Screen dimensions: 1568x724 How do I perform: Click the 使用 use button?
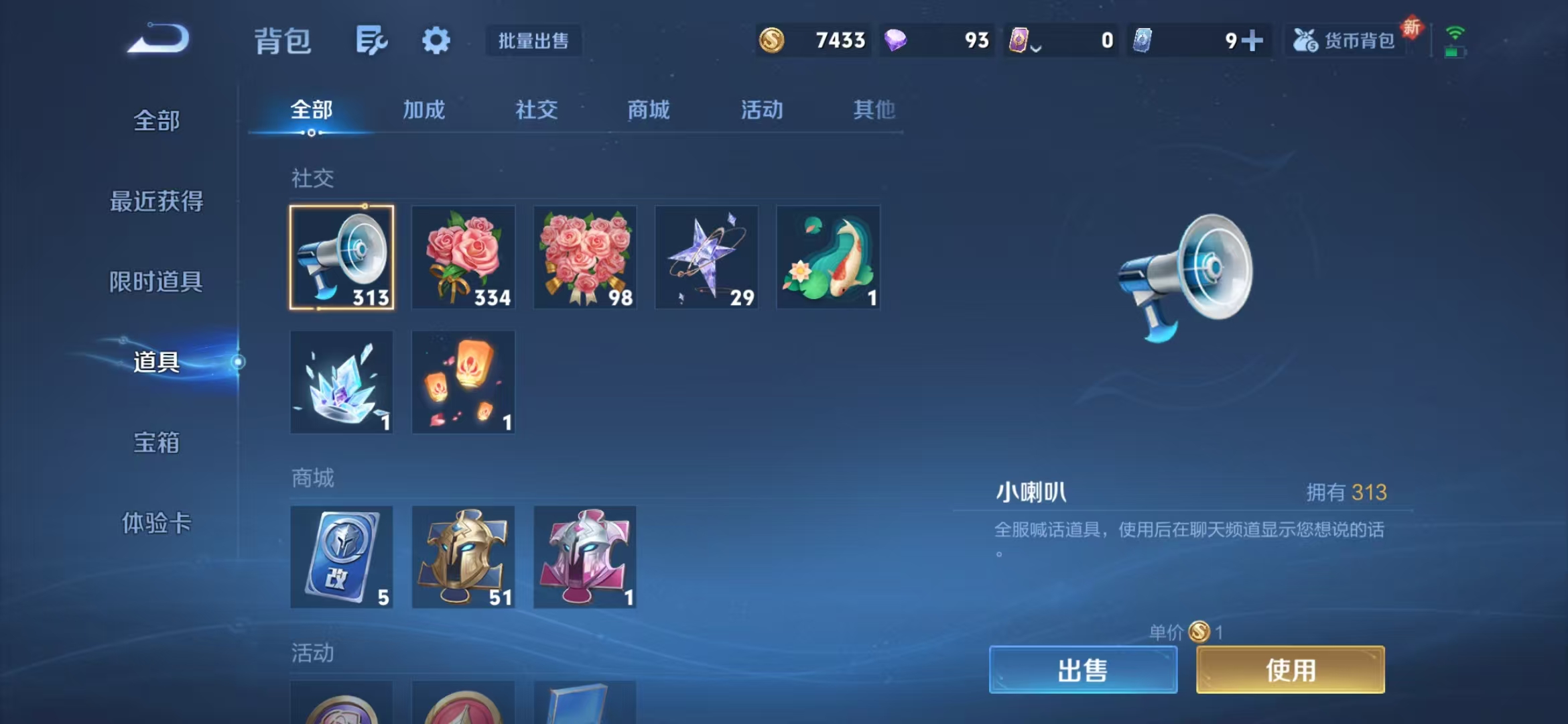[x=1289, y=669]
